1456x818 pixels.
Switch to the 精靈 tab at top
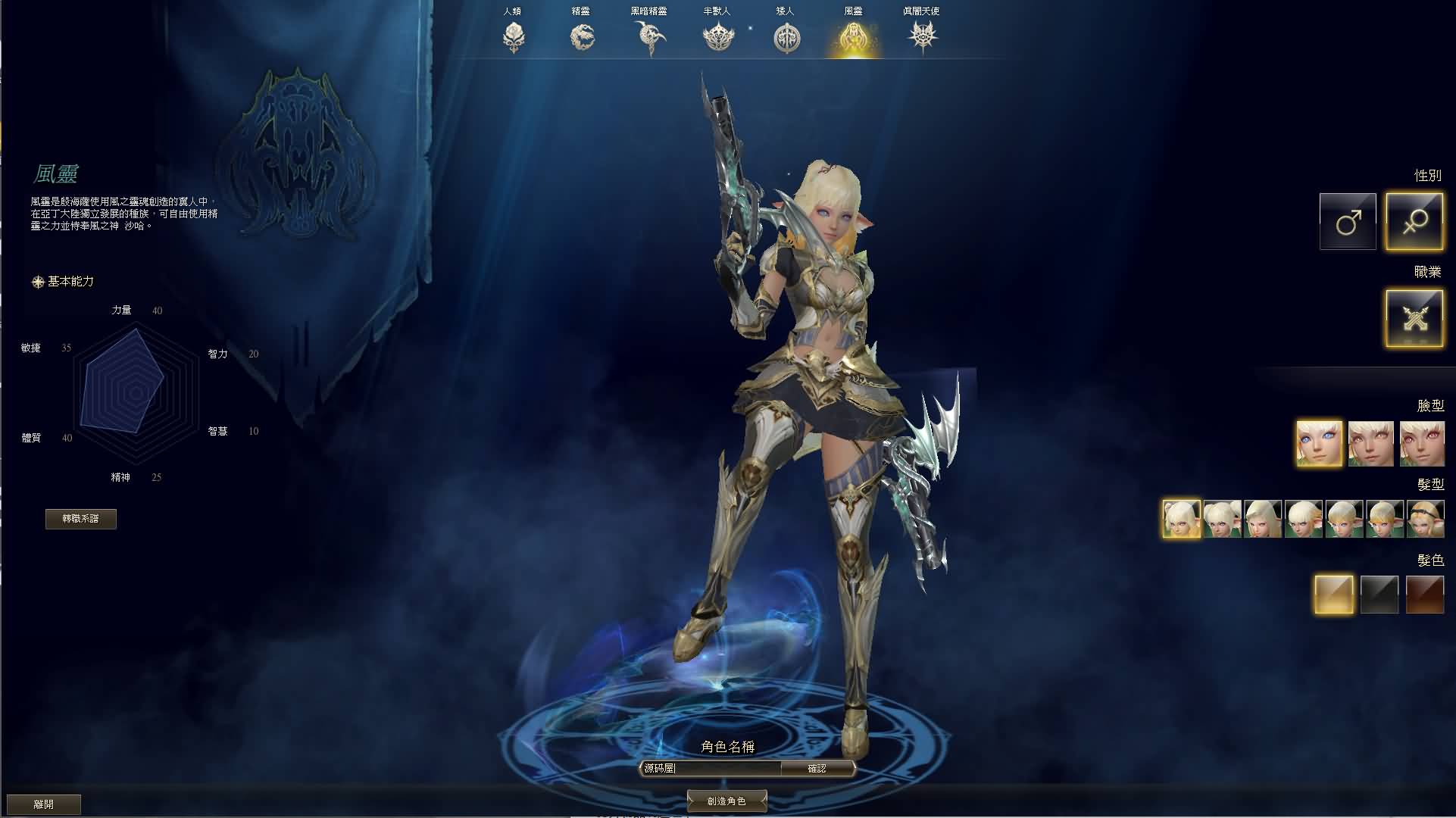click(x=580, y=11)
